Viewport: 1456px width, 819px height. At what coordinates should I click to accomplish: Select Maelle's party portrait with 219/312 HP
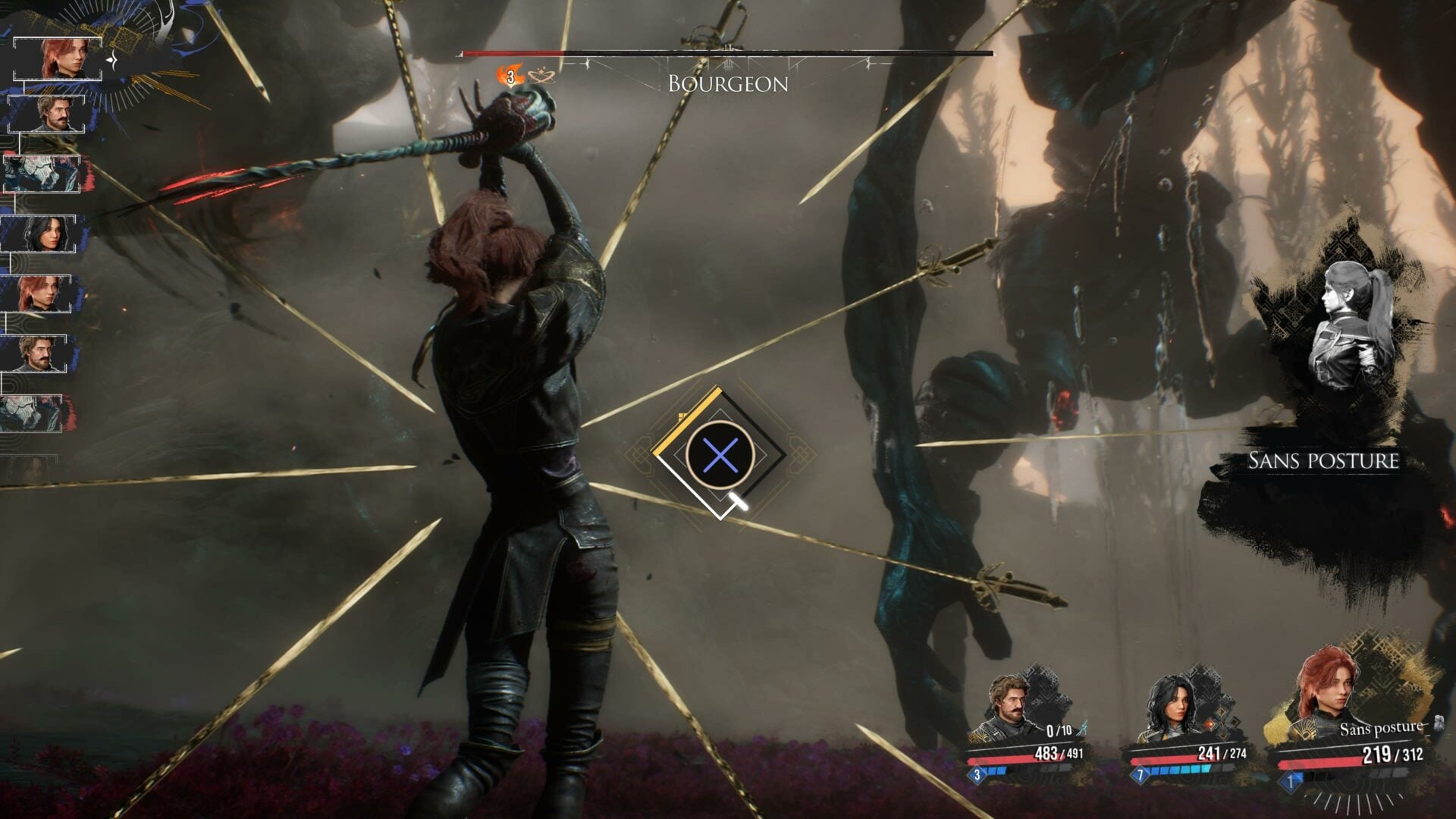pyautogui.click(x=1329, y=692)
